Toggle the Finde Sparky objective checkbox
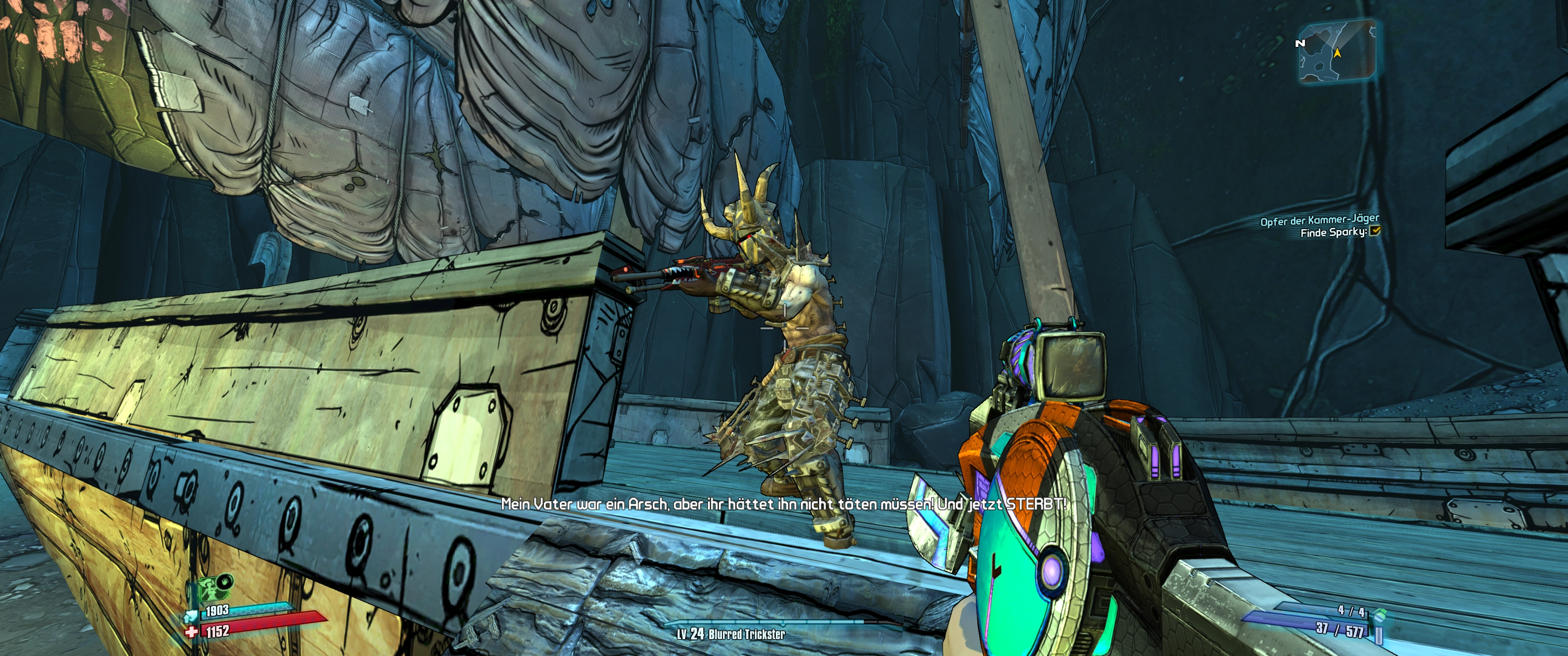Image resolution: width=1568 pixels, height=656 pixels. pos(1374,231)
